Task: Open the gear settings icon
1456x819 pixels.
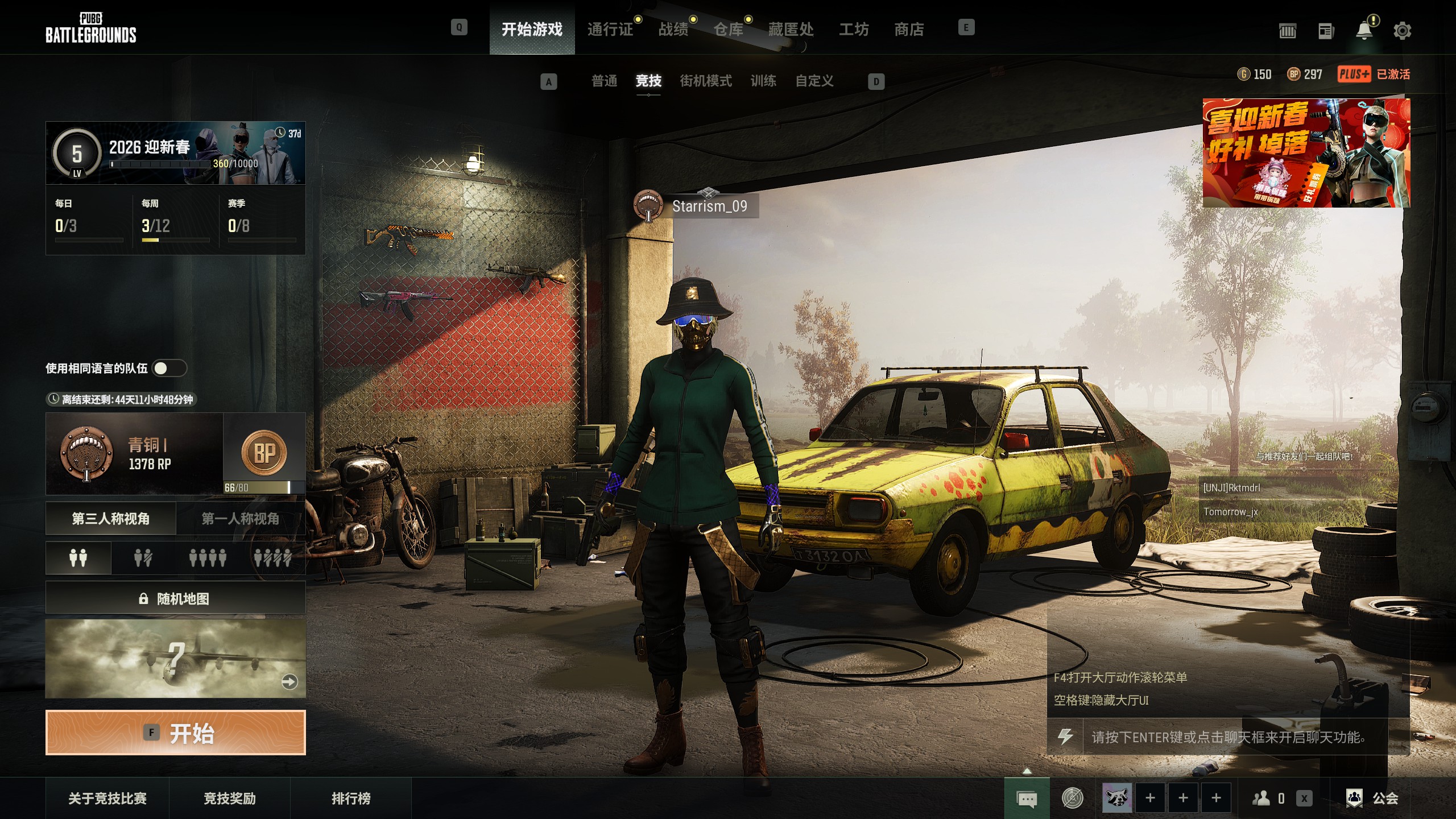Action: pos(1402,31)
